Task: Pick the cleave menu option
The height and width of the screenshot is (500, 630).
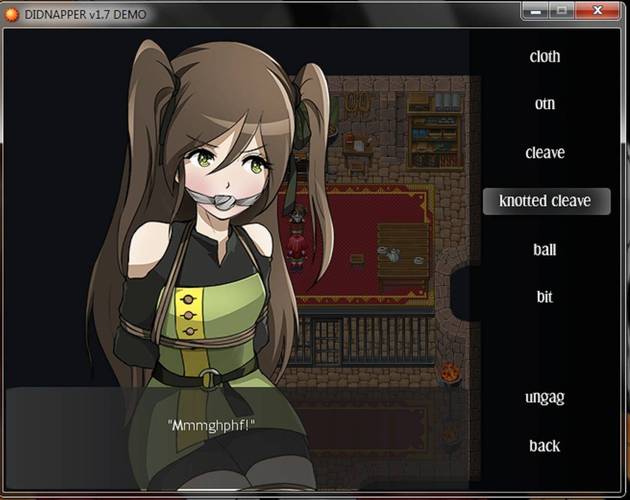Action: (x=545, y=153)
